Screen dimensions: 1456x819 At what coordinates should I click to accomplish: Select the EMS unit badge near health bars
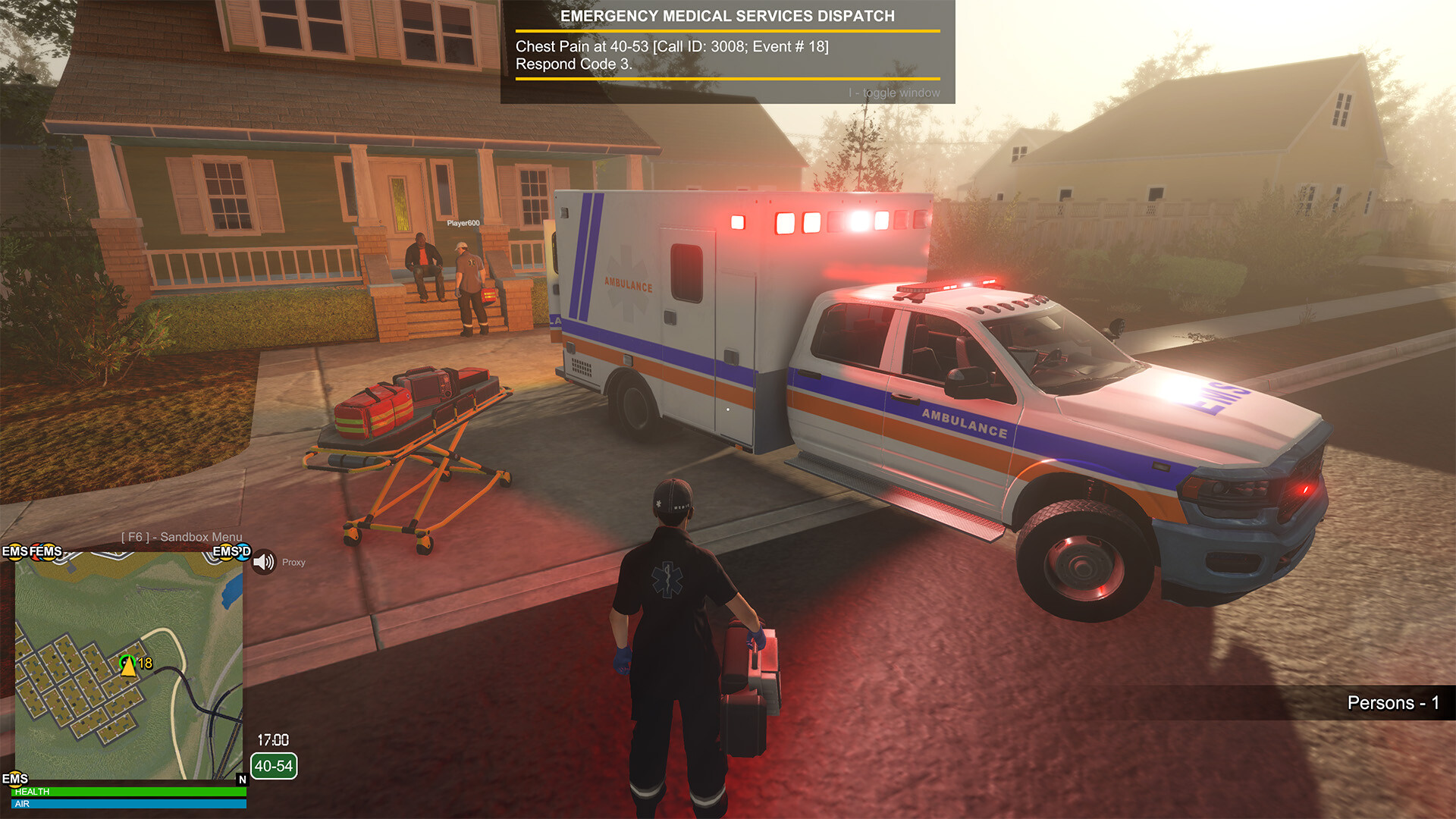tap(14, 780)
